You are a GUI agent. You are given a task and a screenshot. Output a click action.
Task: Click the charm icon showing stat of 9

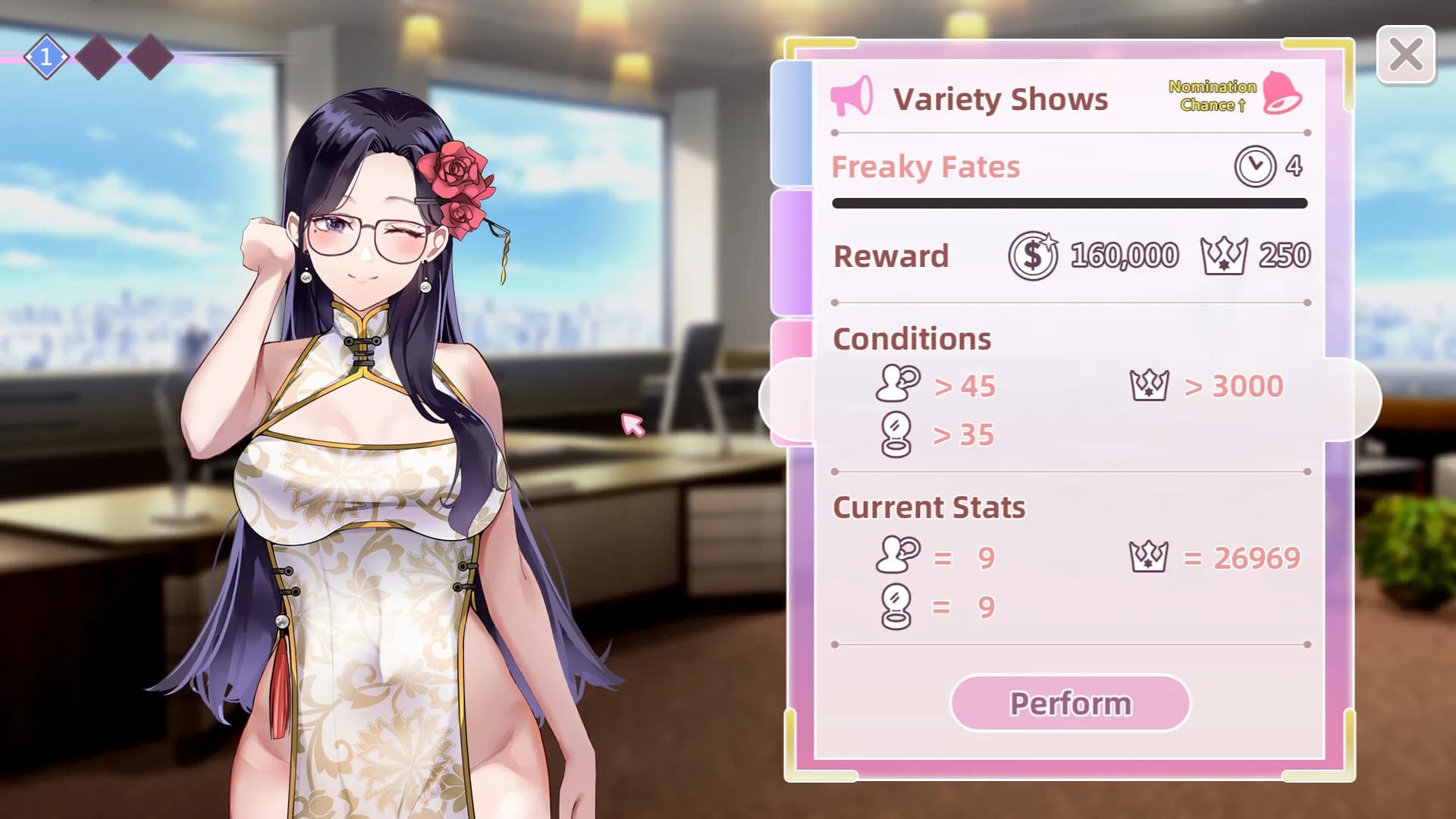(x=895, y=604)
